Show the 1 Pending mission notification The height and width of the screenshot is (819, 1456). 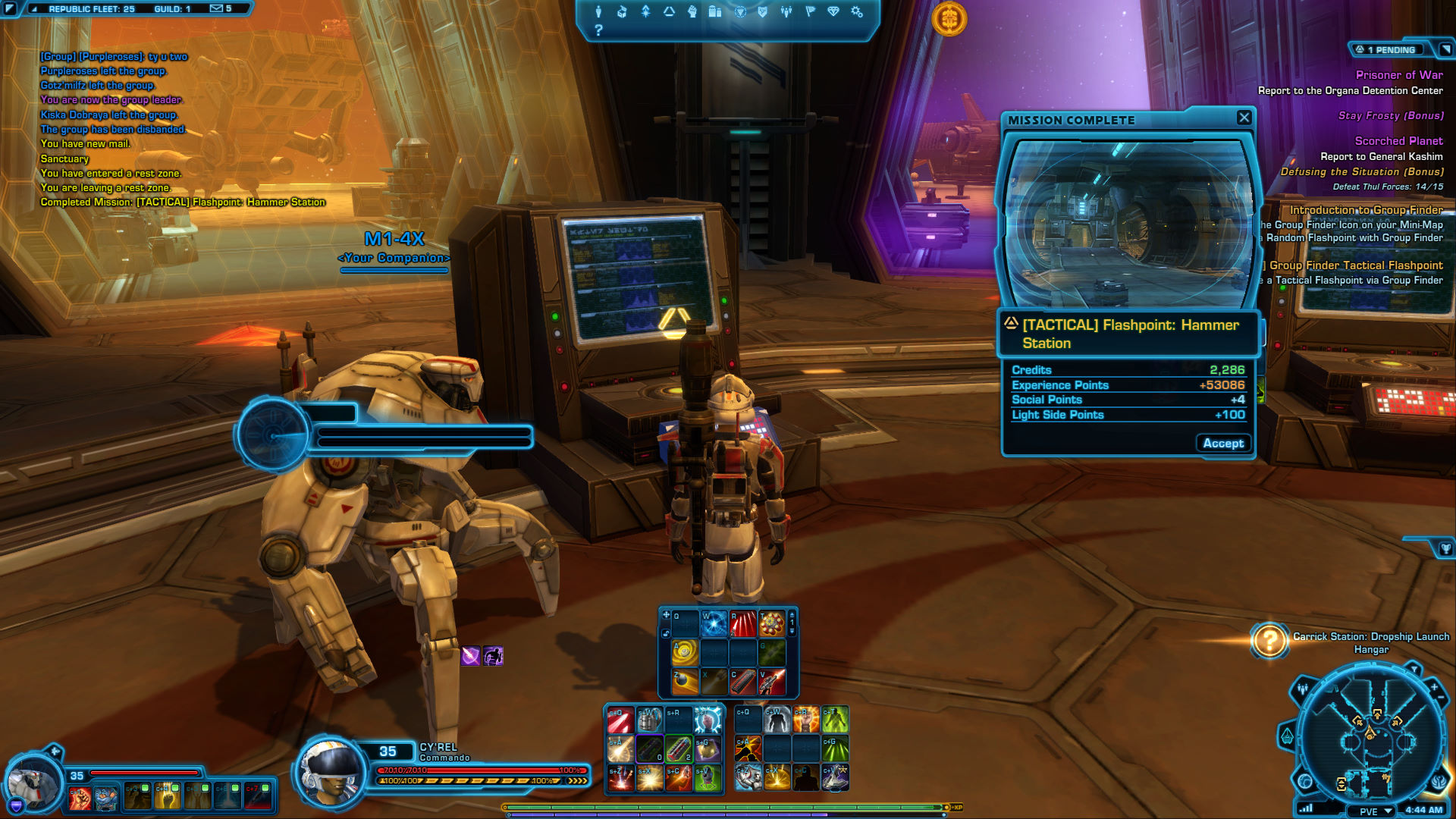coord(1391,50)
